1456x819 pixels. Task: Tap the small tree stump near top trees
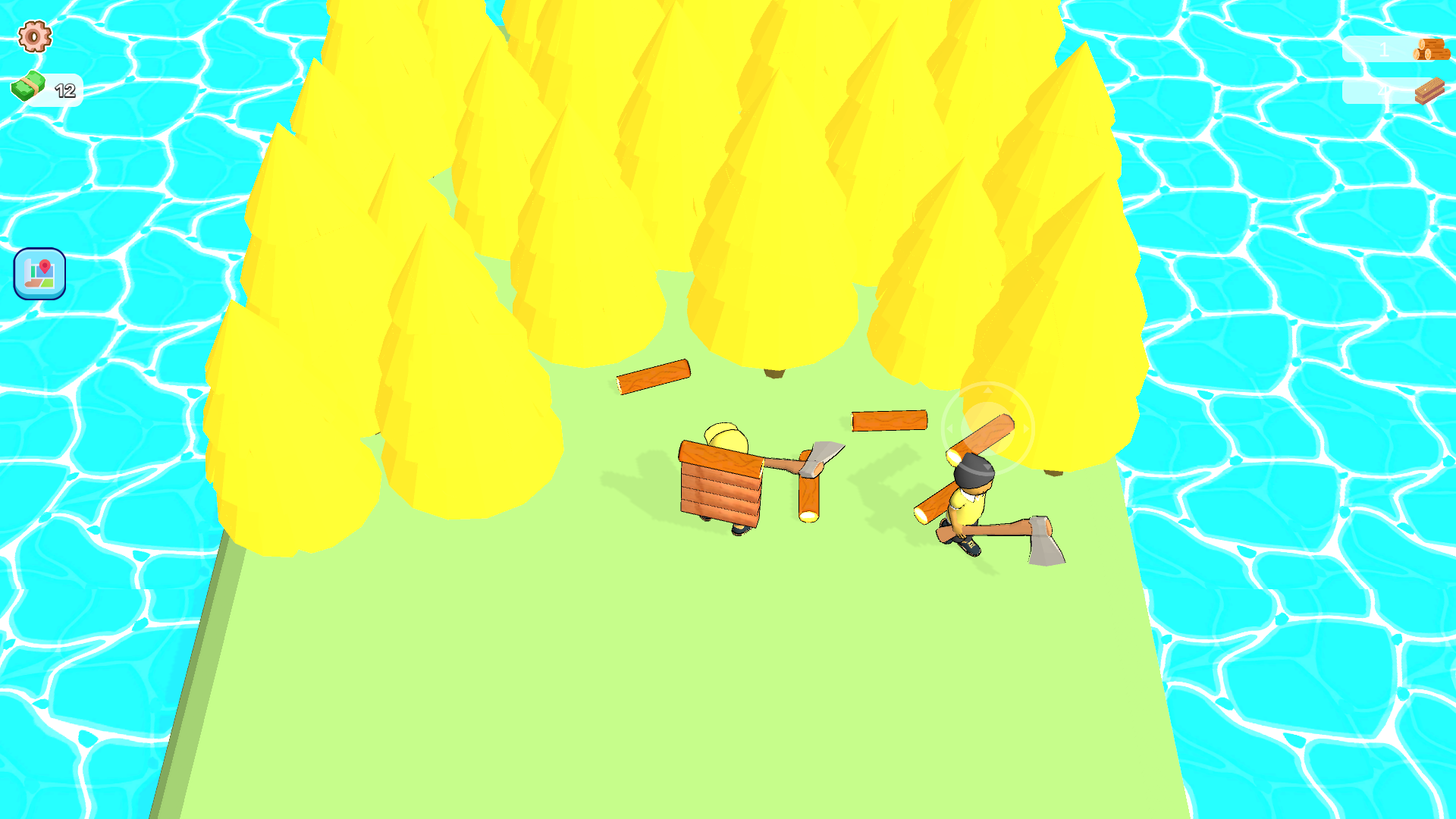[x=773, y=372]
